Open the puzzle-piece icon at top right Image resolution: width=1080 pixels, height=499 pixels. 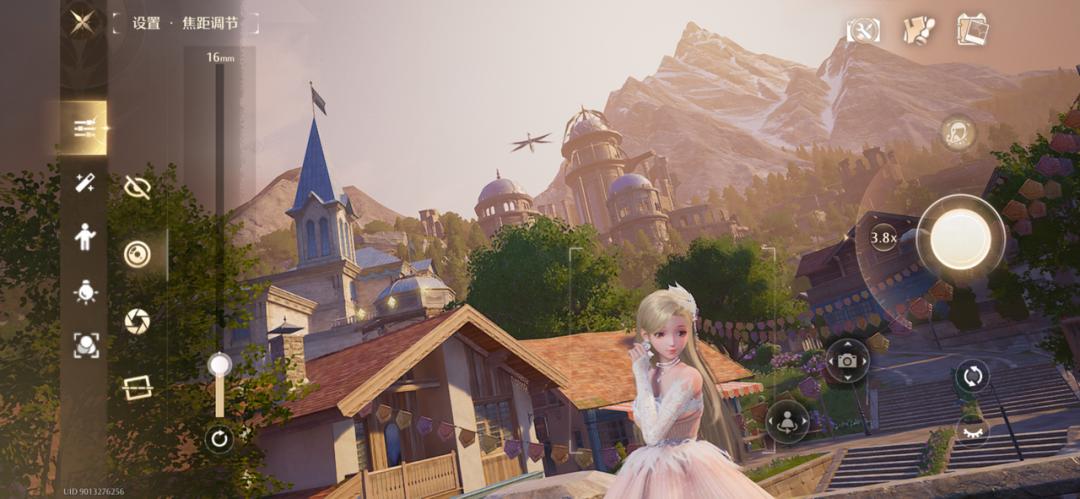pos(918,30)
